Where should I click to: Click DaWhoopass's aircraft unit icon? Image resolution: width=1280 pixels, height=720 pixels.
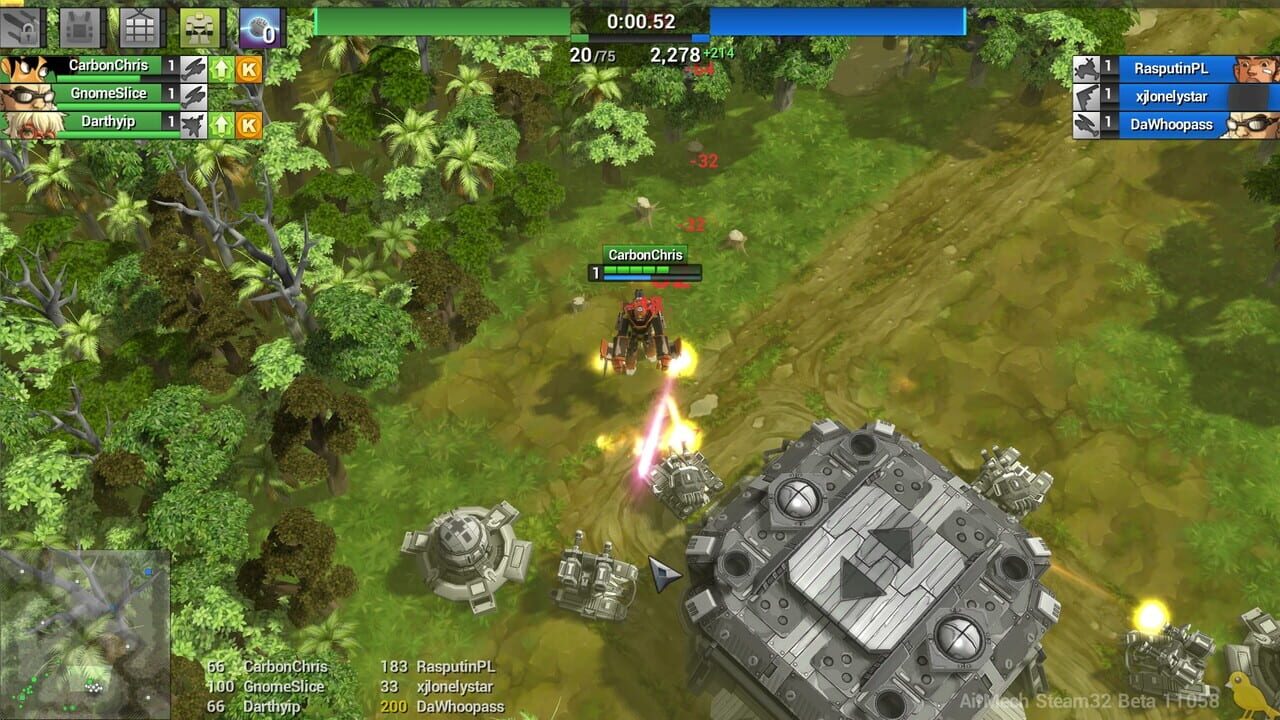1086,125
